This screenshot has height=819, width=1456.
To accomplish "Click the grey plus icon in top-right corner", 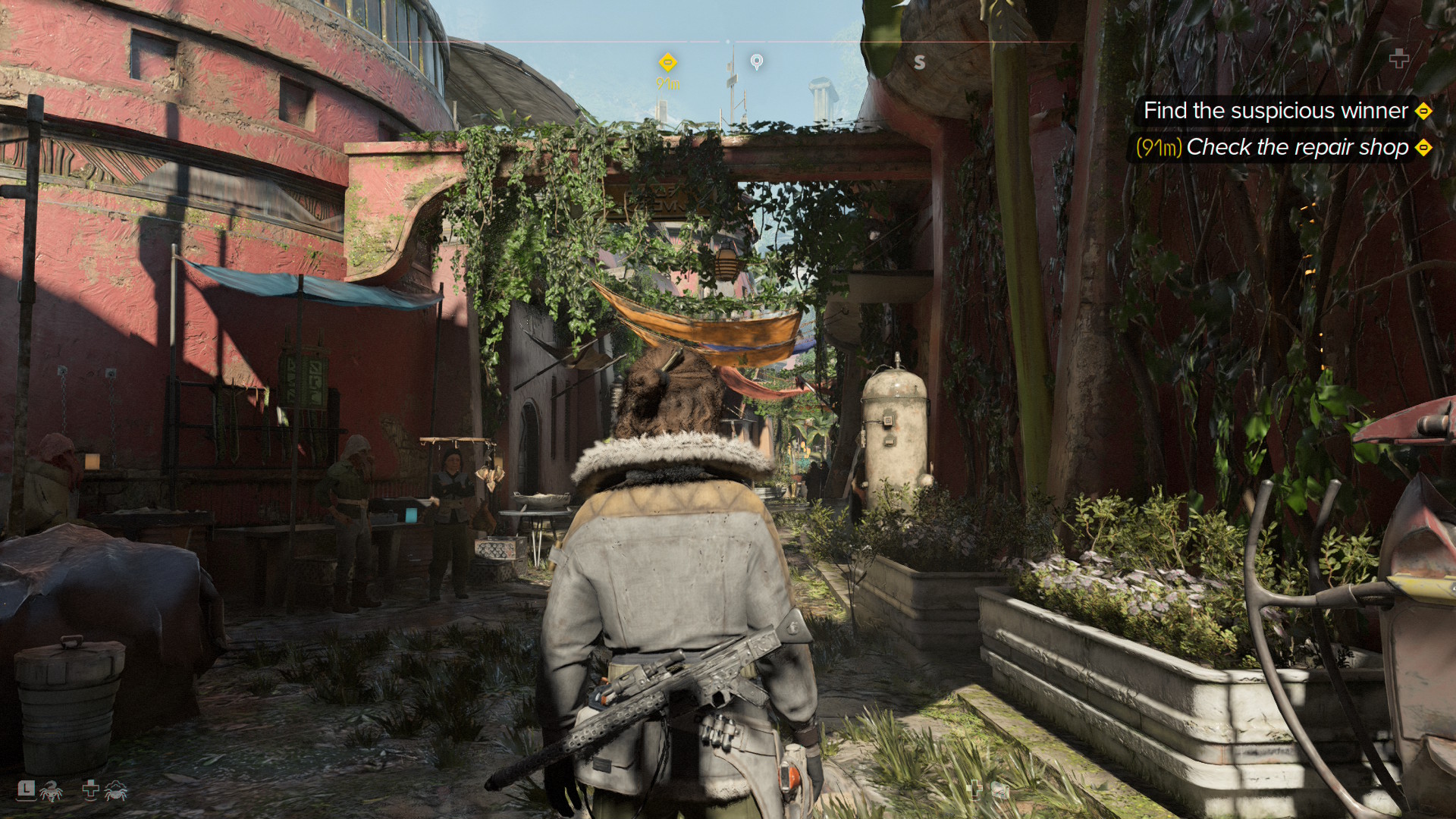I will click(x=1399, y=58).
